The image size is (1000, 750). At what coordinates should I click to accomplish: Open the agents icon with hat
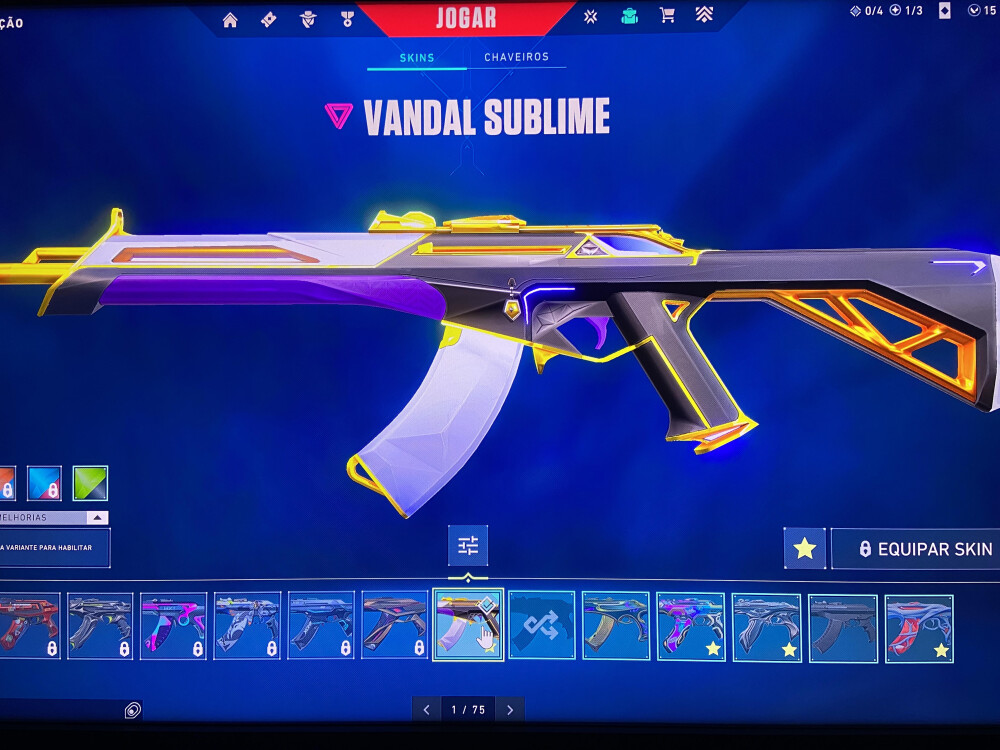point(308,19)
